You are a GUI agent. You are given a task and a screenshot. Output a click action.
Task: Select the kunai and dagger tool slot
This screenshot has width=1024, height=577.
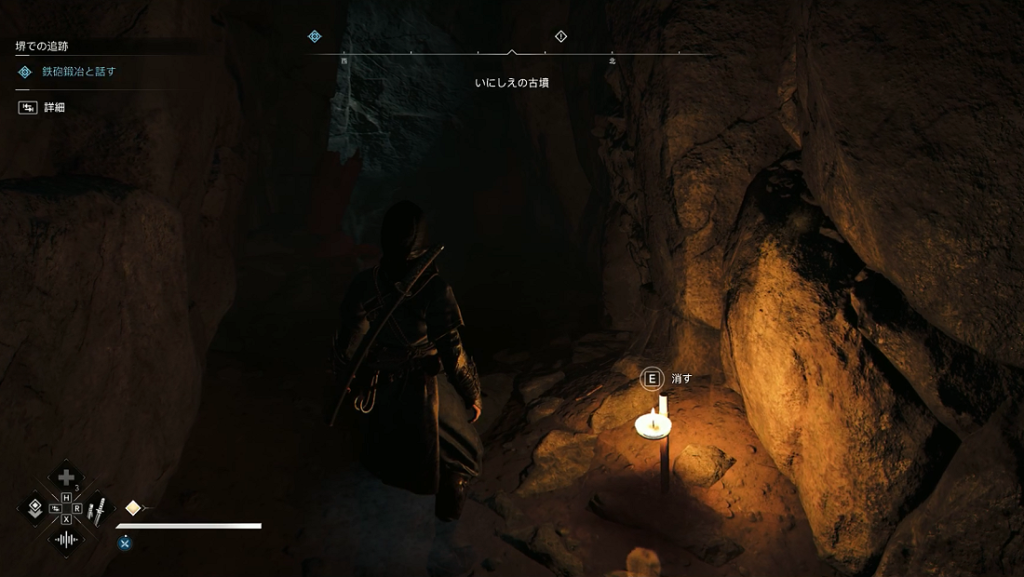97,510
